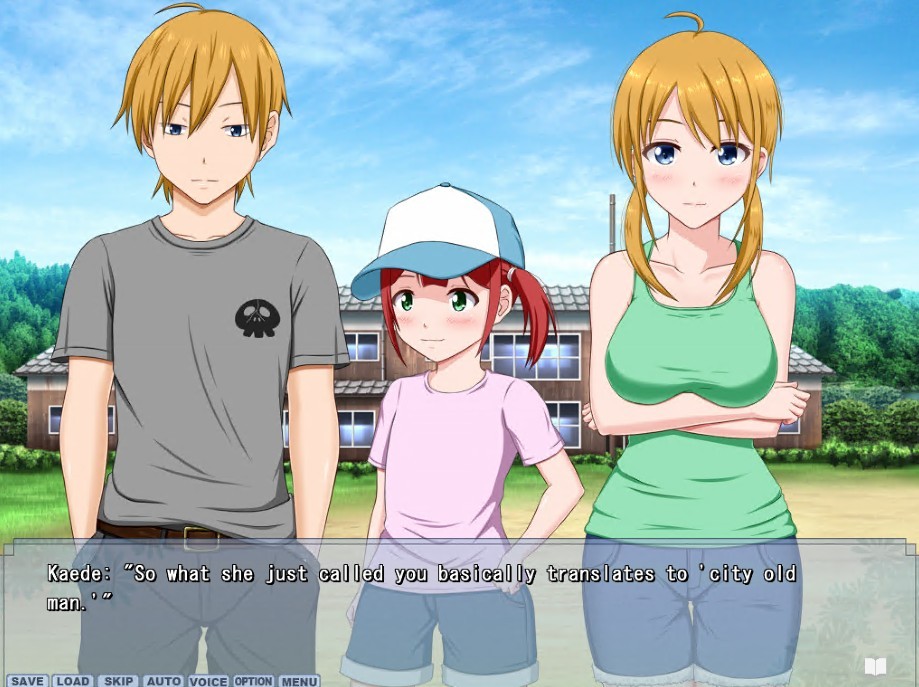Replay the line with the VOICE button

(x=208, y=681)
